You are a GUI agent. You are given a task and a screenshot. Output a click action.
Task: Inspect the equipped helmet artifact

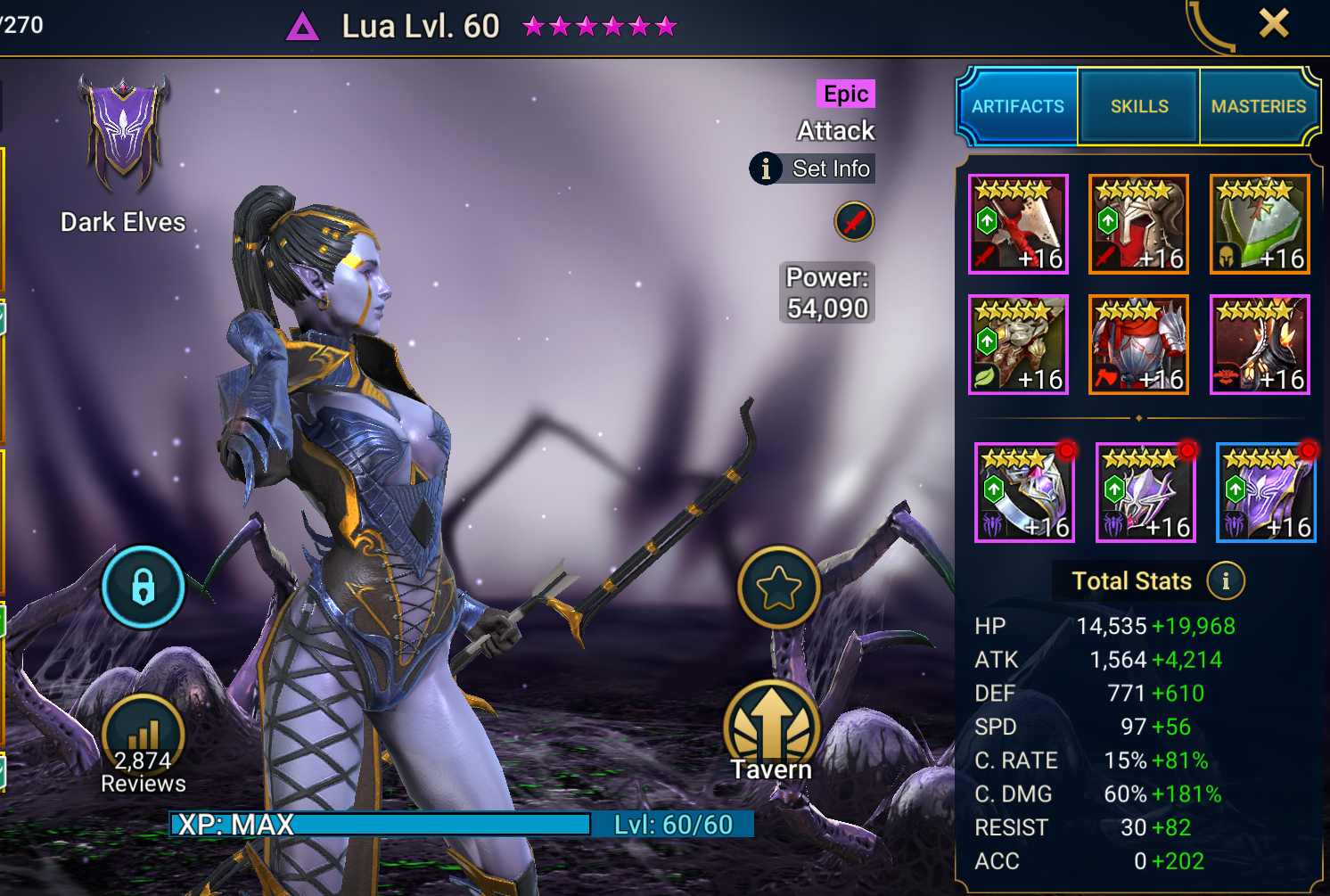click(x=1138, y=224)
